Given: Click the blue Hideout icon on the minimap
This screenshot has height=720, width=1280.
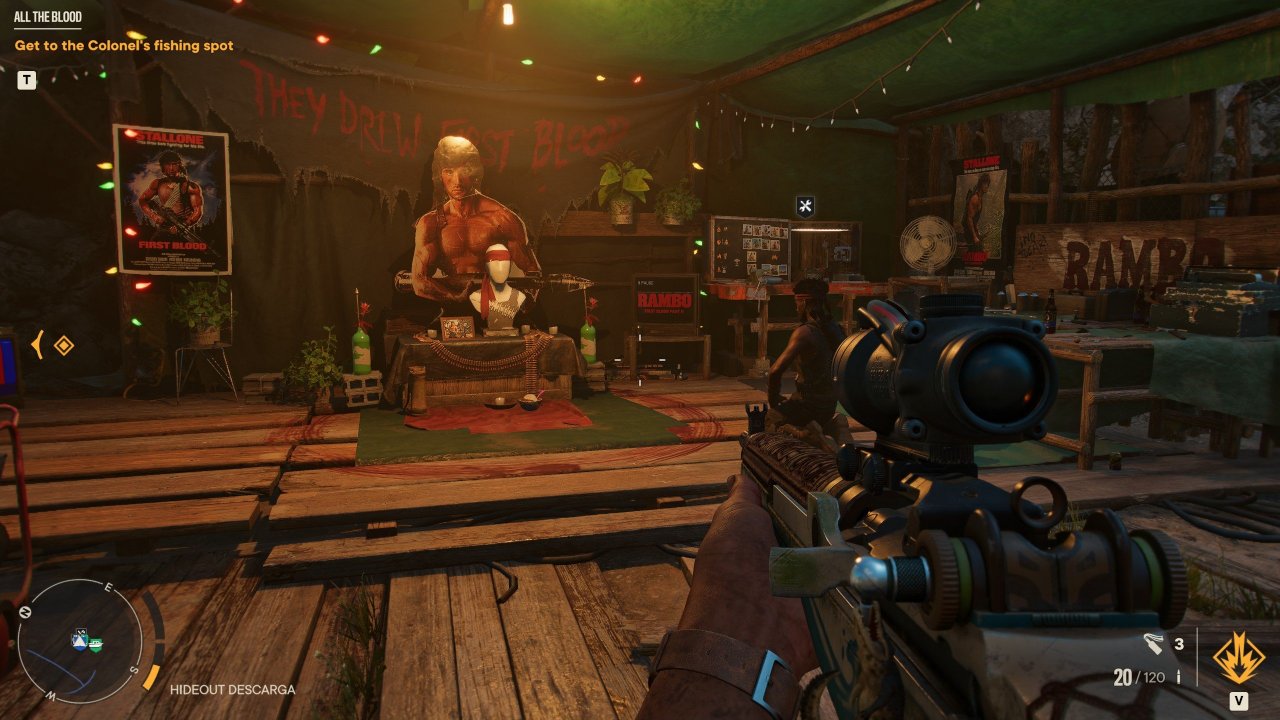Looking at the screenshot, I should (x=80, y=641).
